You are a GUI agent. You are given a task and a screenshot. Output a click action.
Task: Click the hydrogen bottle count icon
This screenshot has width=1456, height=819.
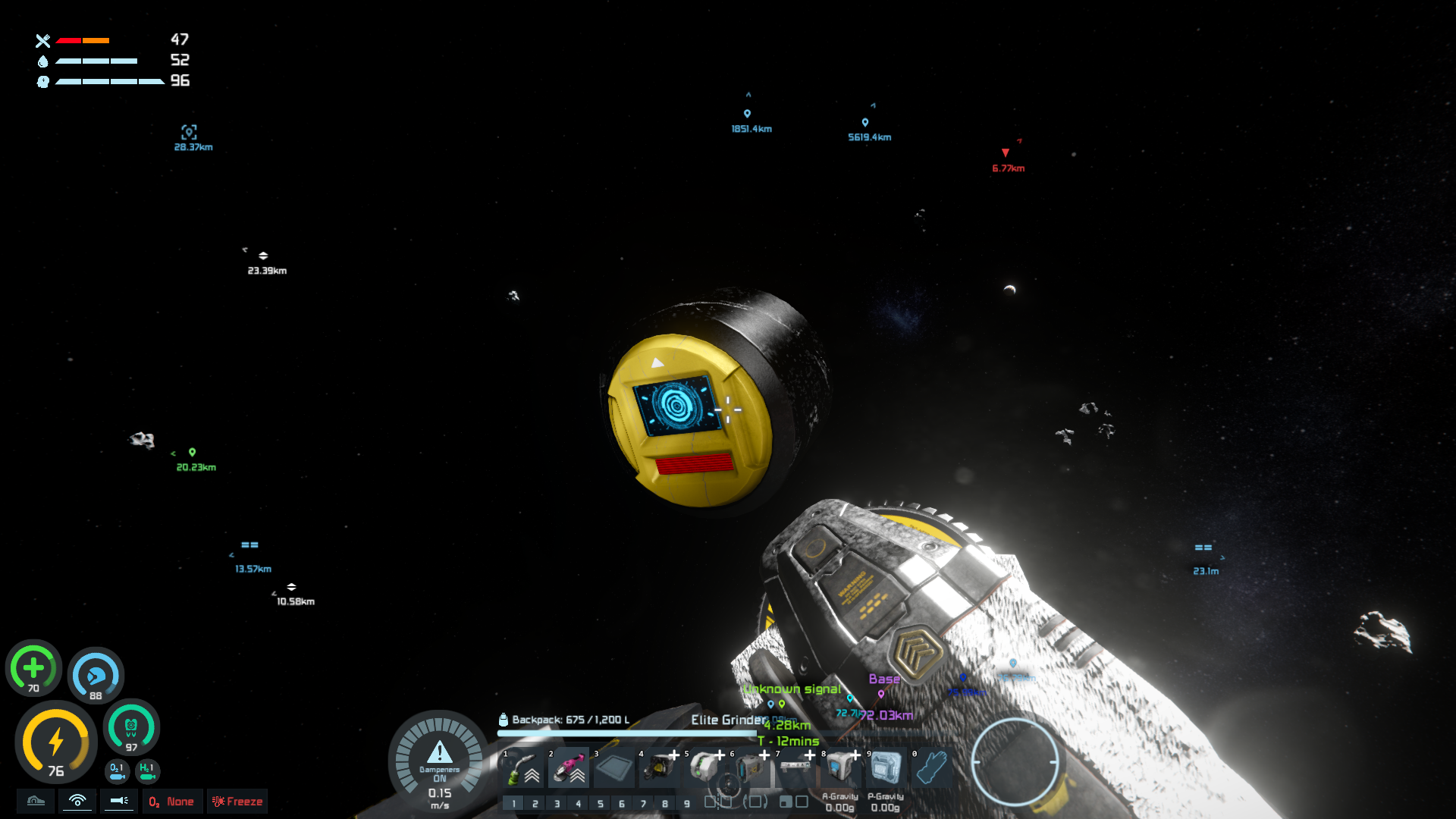(147, 770)
